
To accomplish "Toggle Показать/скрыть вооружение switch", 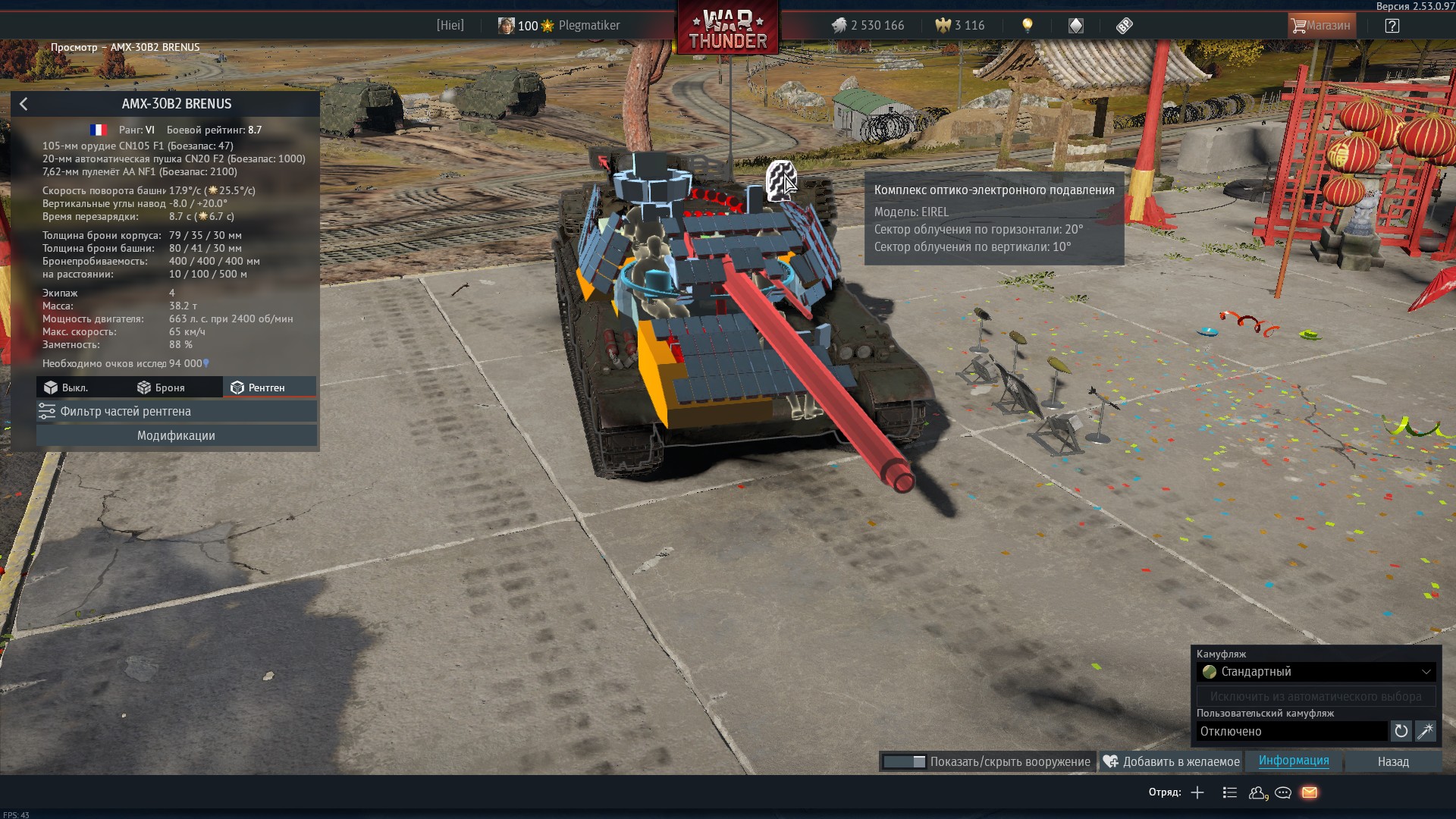I will [904, 761].
